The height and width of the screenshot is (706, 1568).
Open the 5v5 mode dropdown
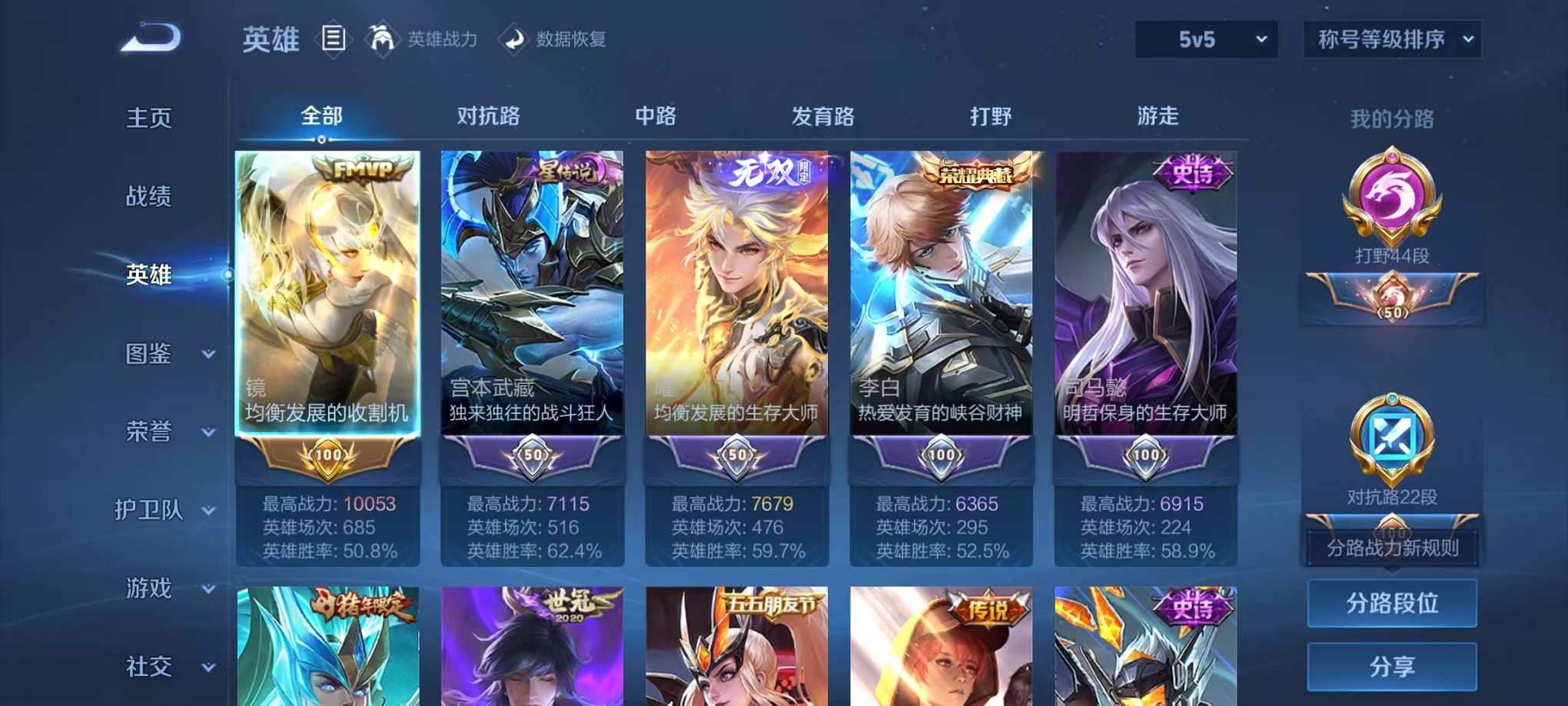(1205, 37)
